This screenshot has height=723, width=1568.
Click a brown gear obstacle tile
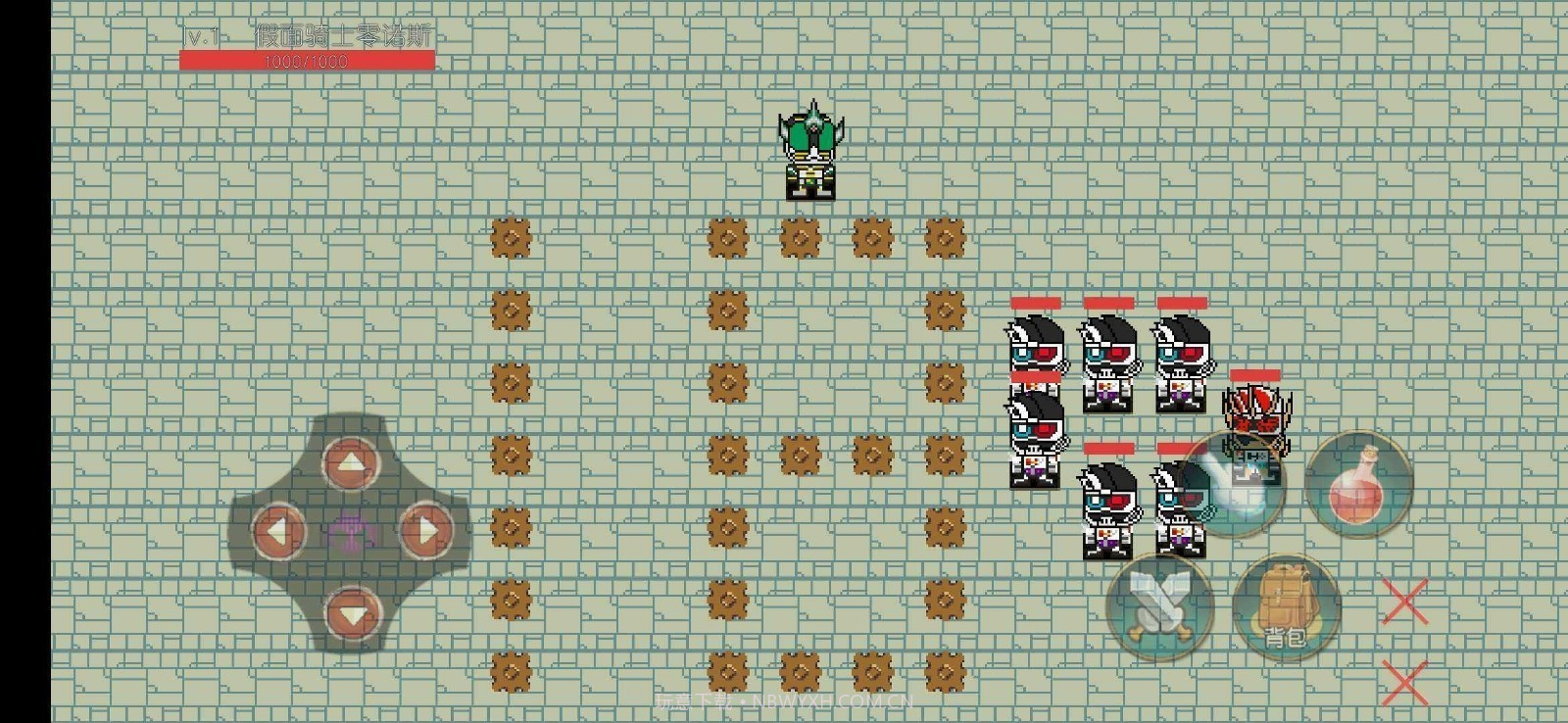click(510, 237)
